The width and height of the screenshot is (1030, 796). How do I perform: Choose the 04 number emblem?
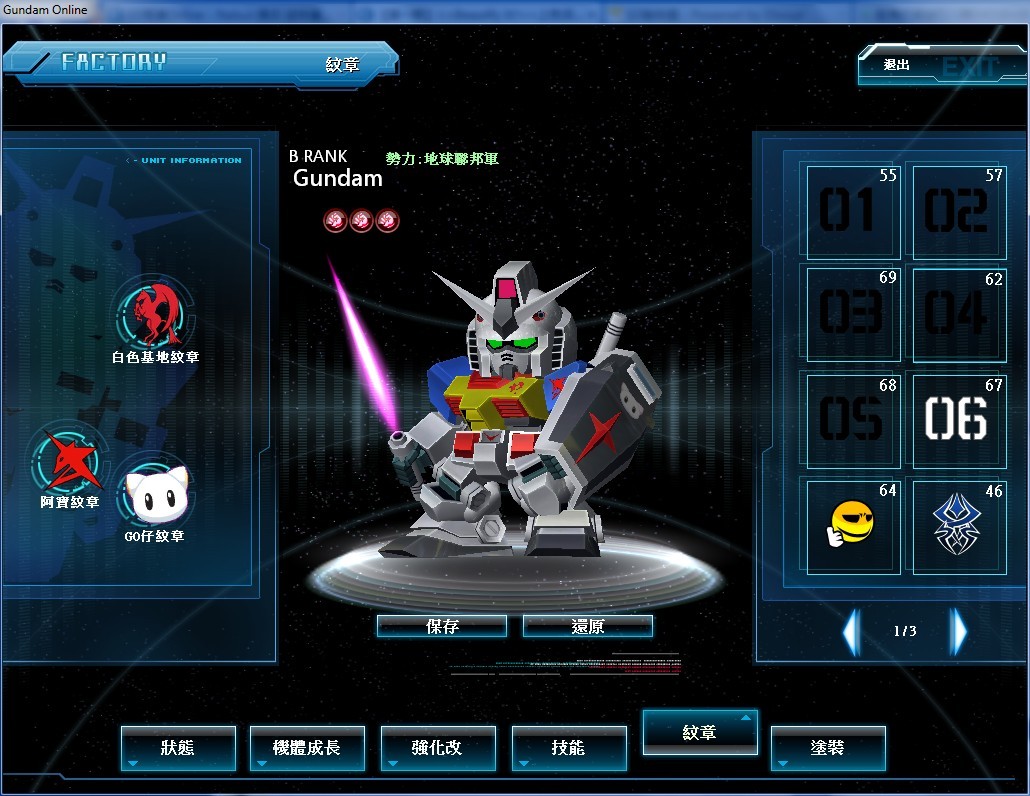[958, 313]
